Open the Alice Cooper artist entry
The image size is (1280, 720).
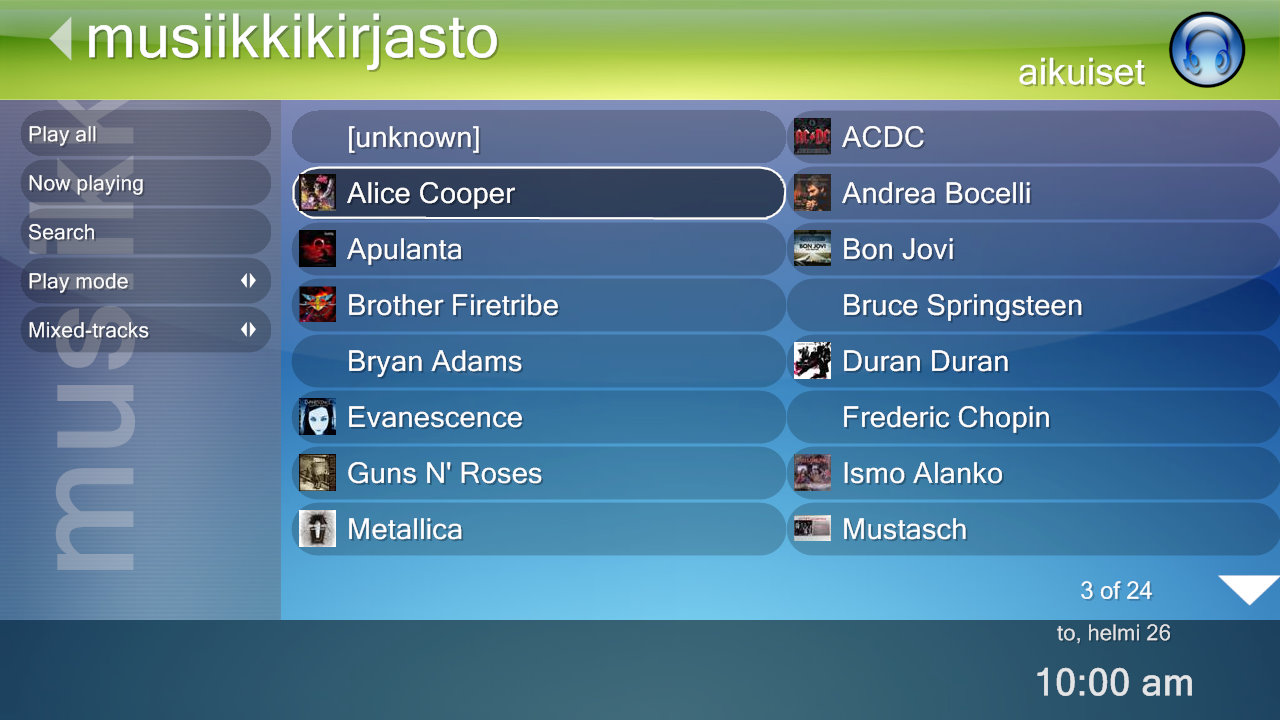pos(538,193)
